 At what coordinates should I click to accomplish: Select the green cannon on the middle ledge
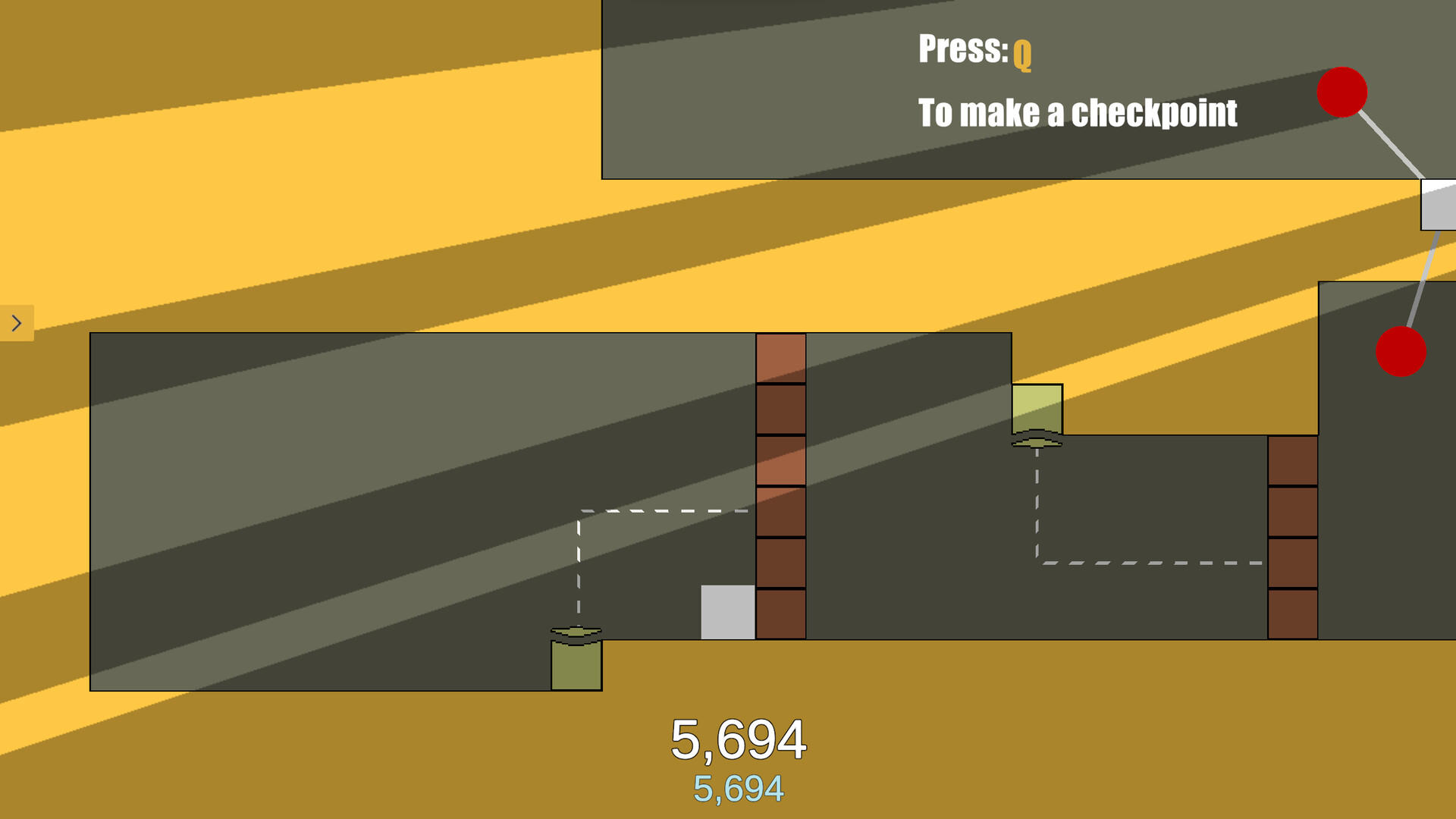coord(1037,408)
